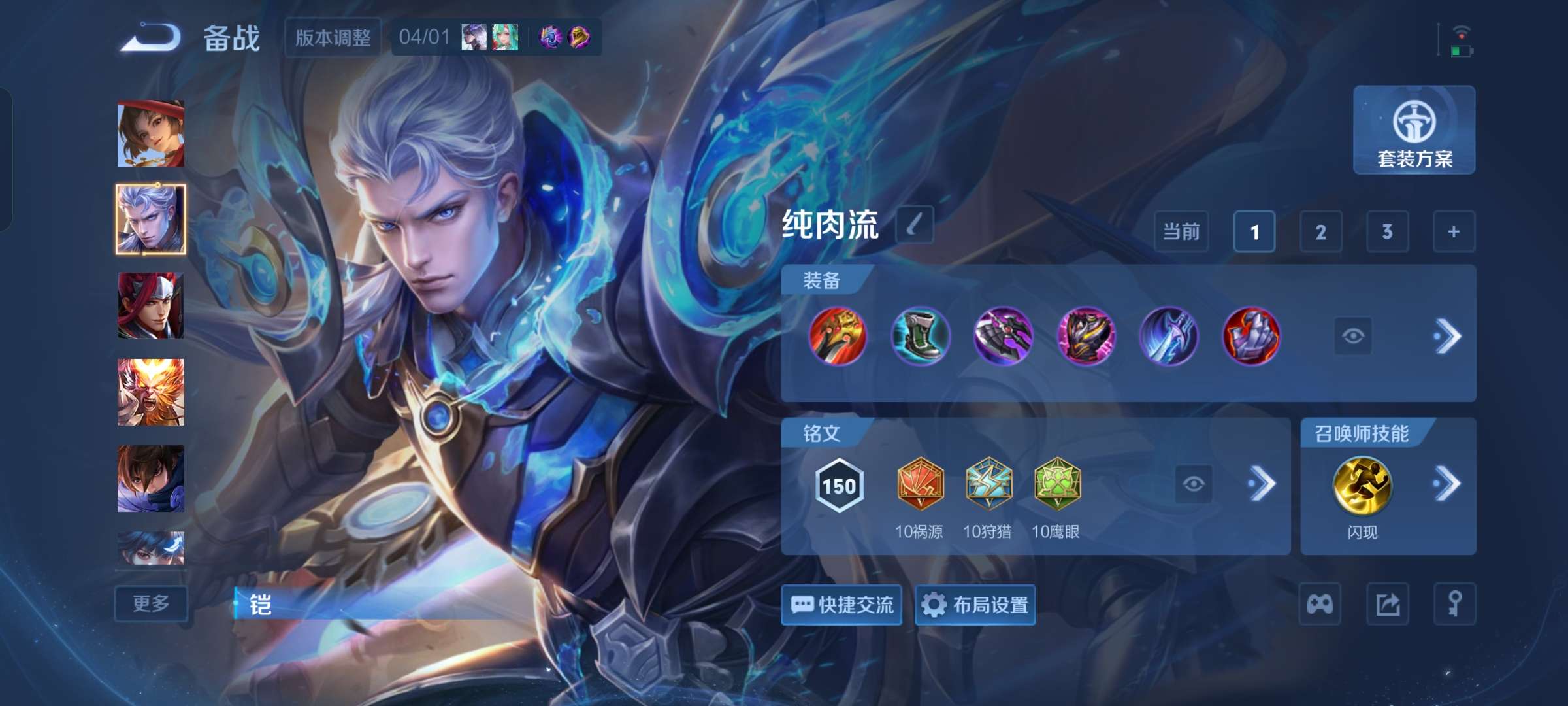Edit the 纯肉流 build name

coord(914,225)
